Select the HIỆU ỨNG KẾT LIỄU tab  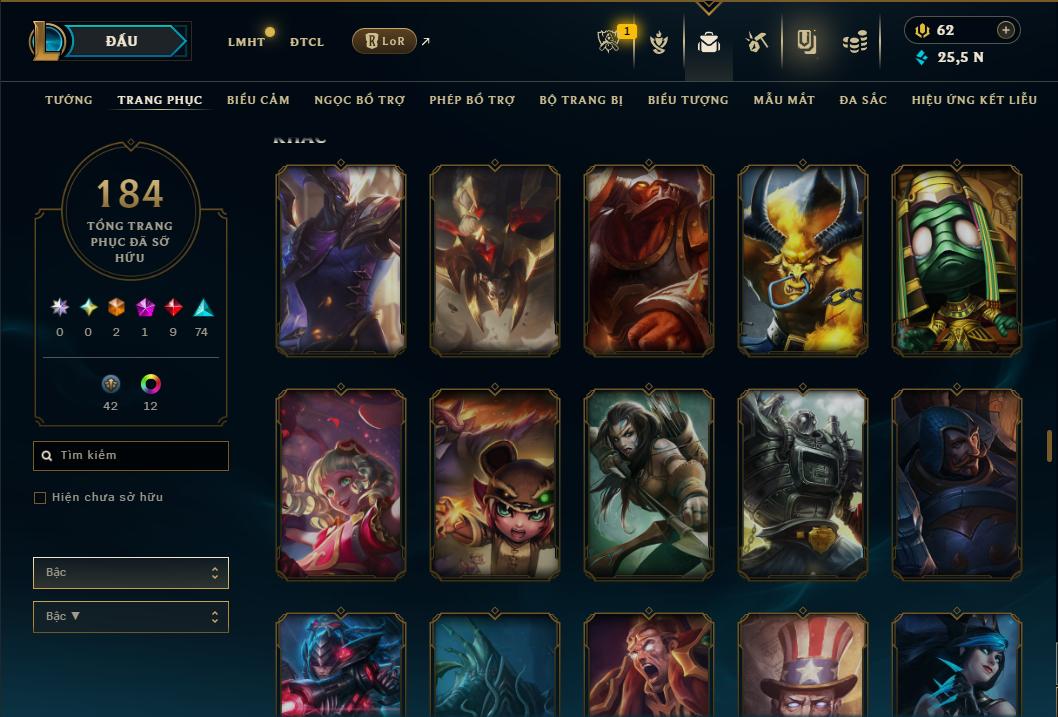pos(974,100)
